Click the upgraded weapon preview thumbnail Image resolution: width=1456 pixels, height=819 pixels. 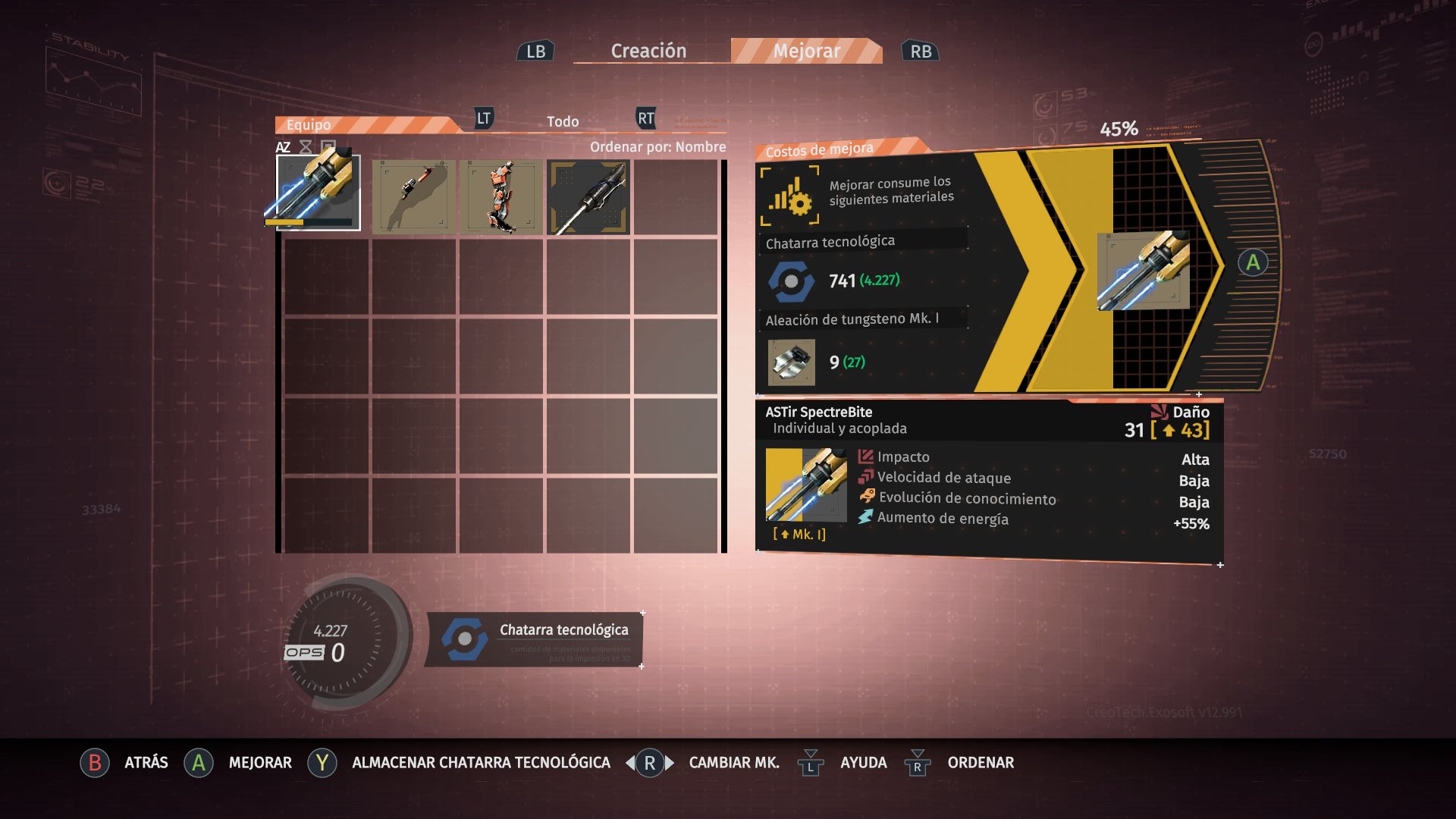tap(1143, 271)
